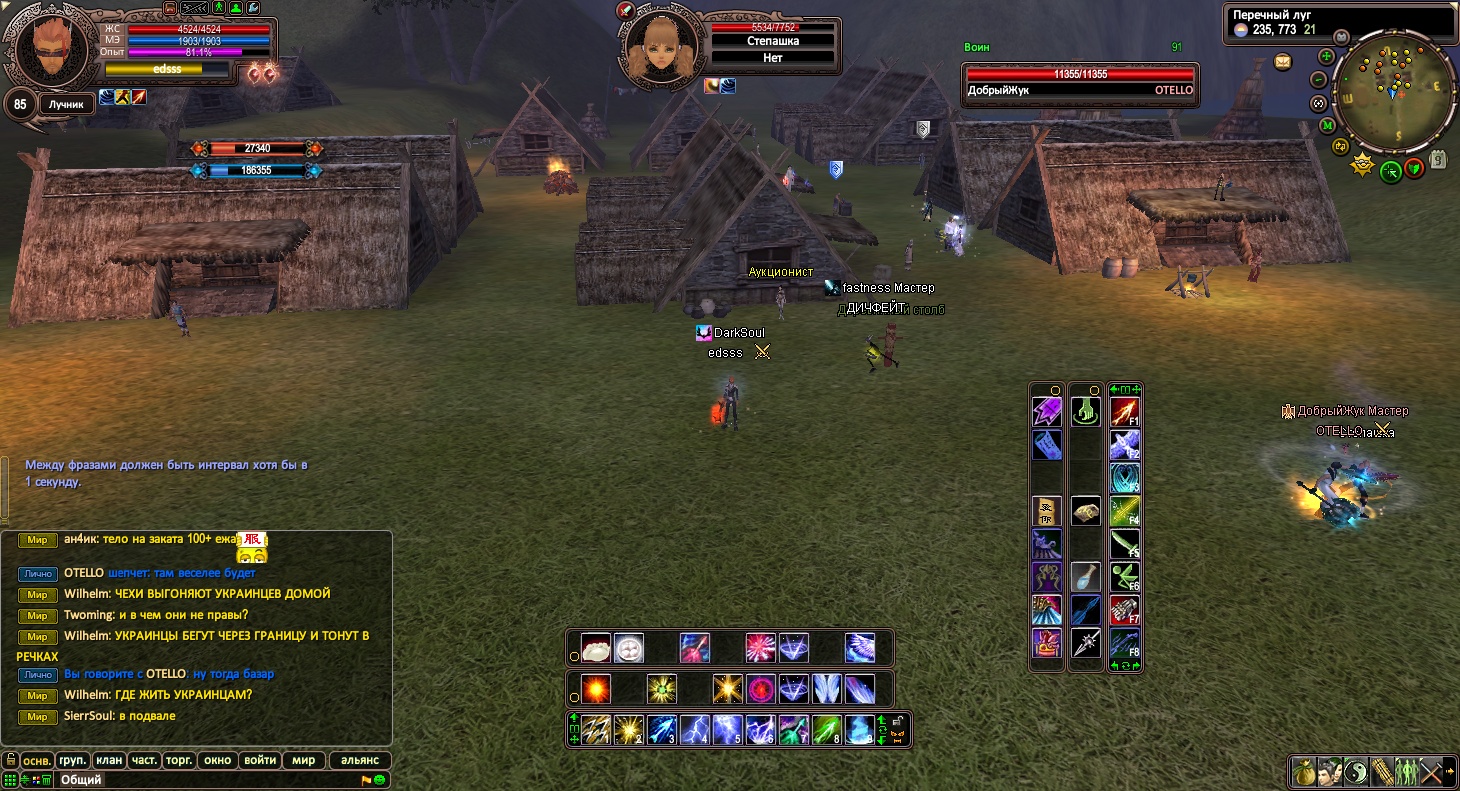Open the mail envelope icon

point(1283,62)
